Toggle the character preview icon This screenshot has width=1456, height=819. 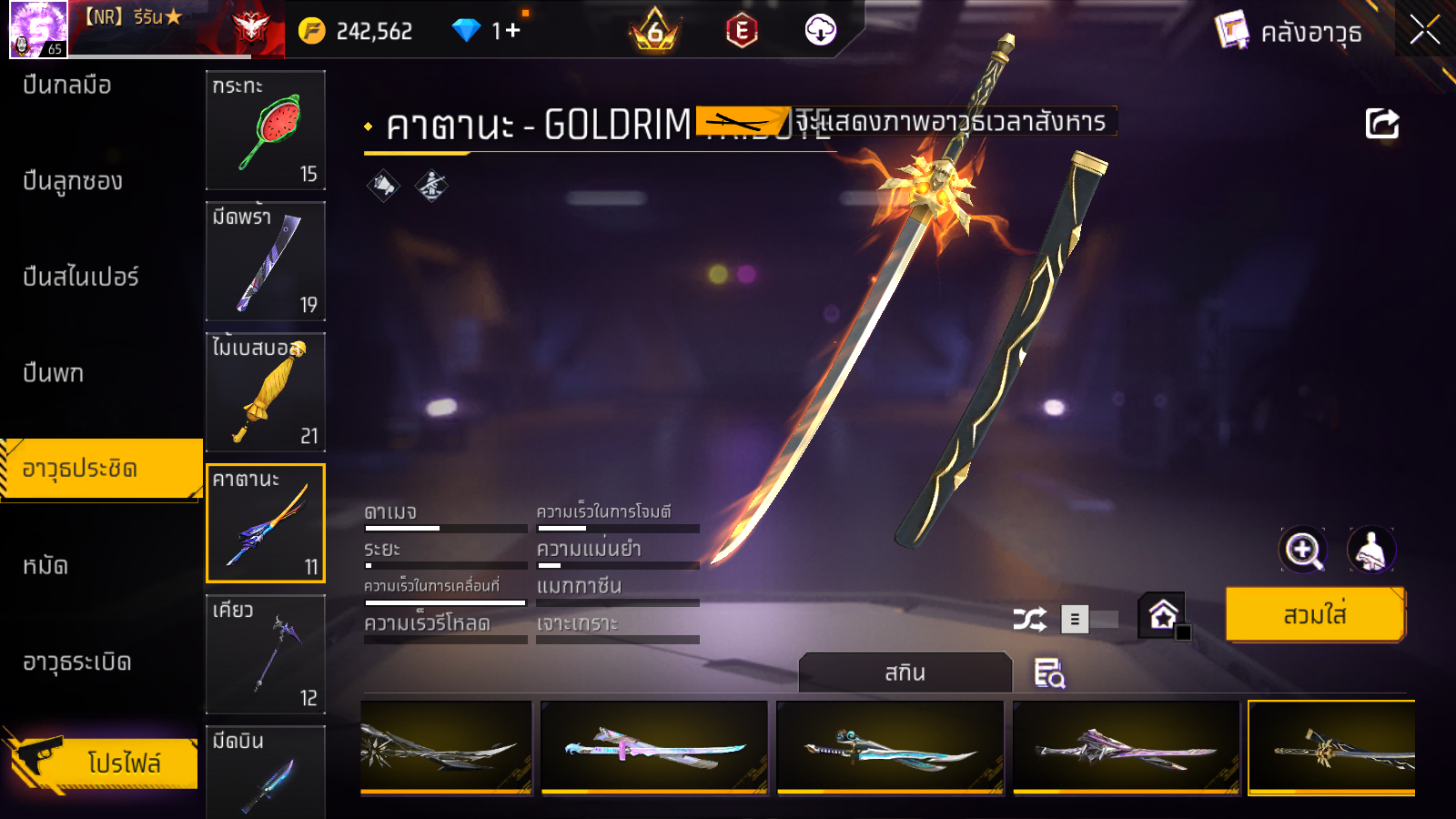coord(1370,550)
